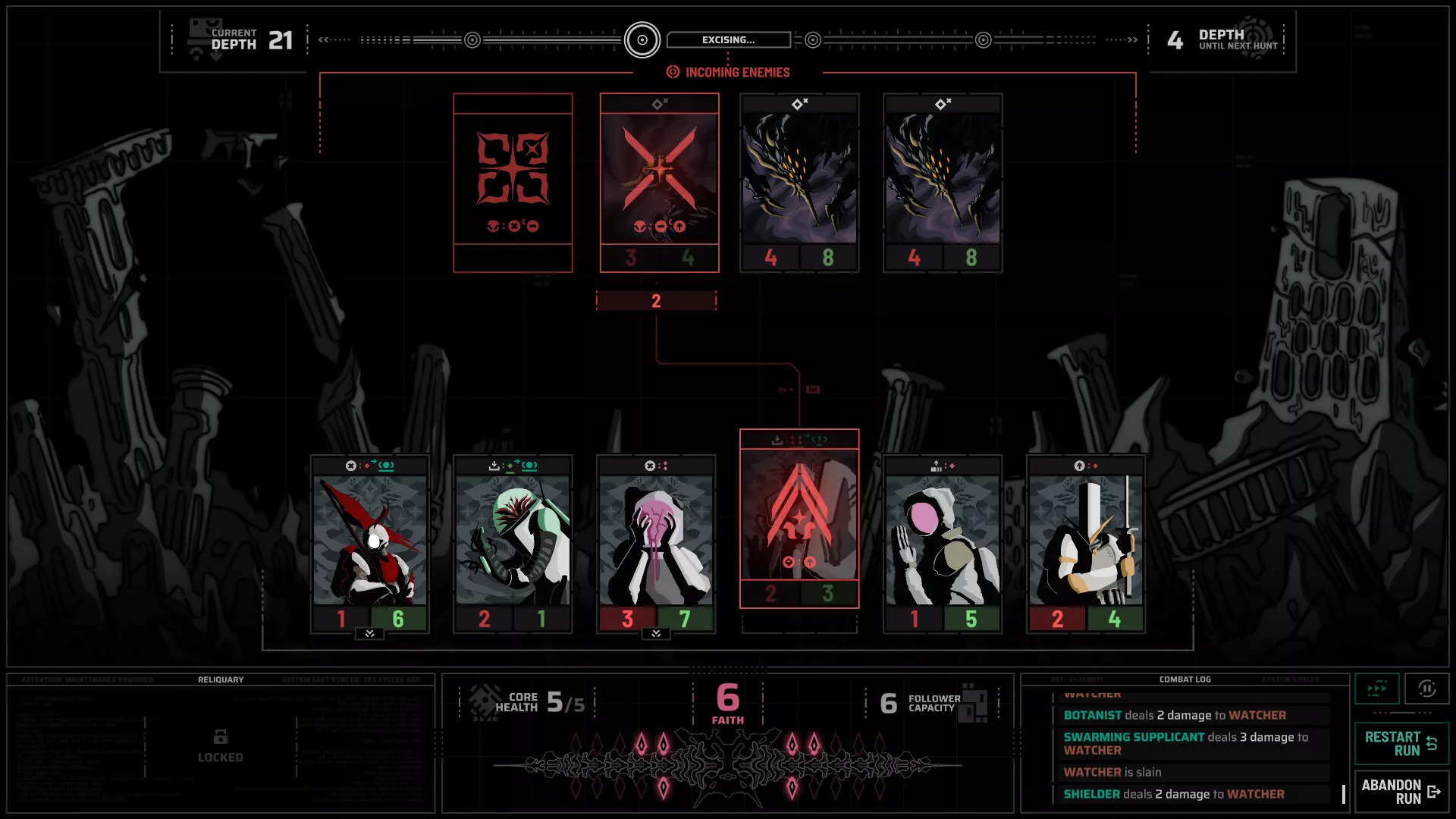This screenshot has height=819, width=1456.
Task: Expand the arrow under the weeping follower
Action: [x=656, y=634]
